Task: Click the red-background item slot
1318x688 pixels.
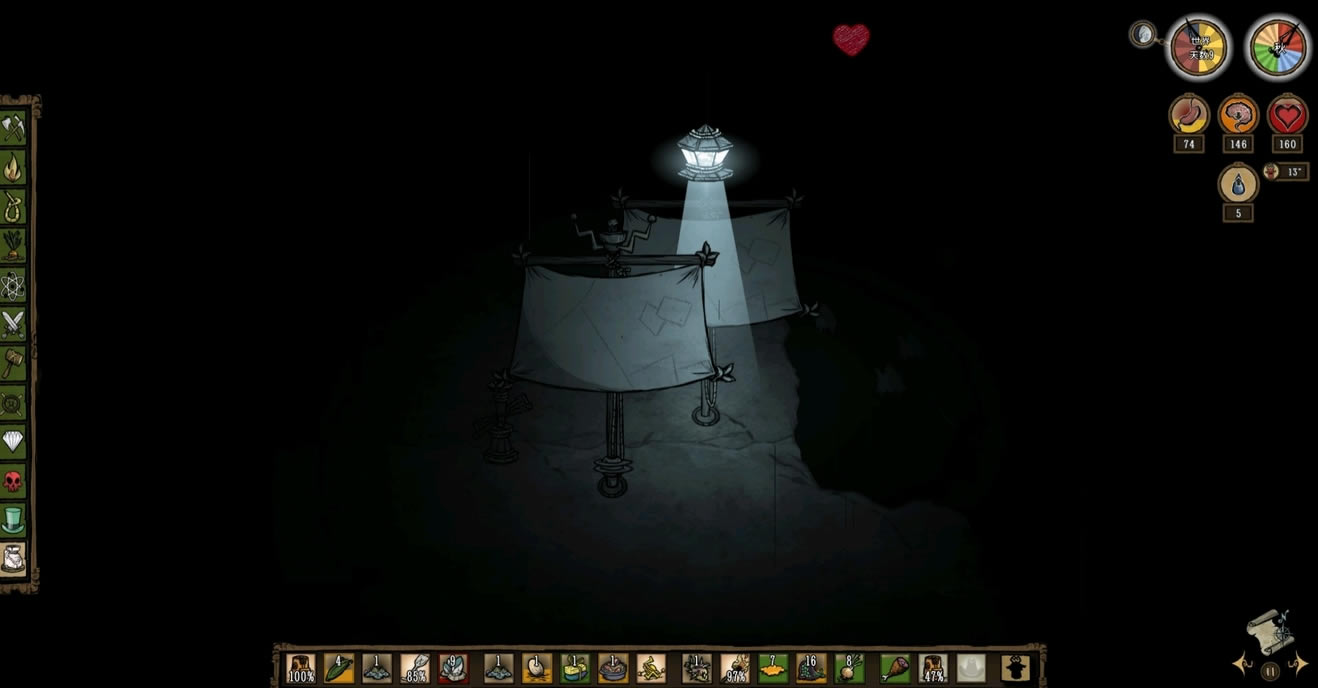Action: (453, 668)
